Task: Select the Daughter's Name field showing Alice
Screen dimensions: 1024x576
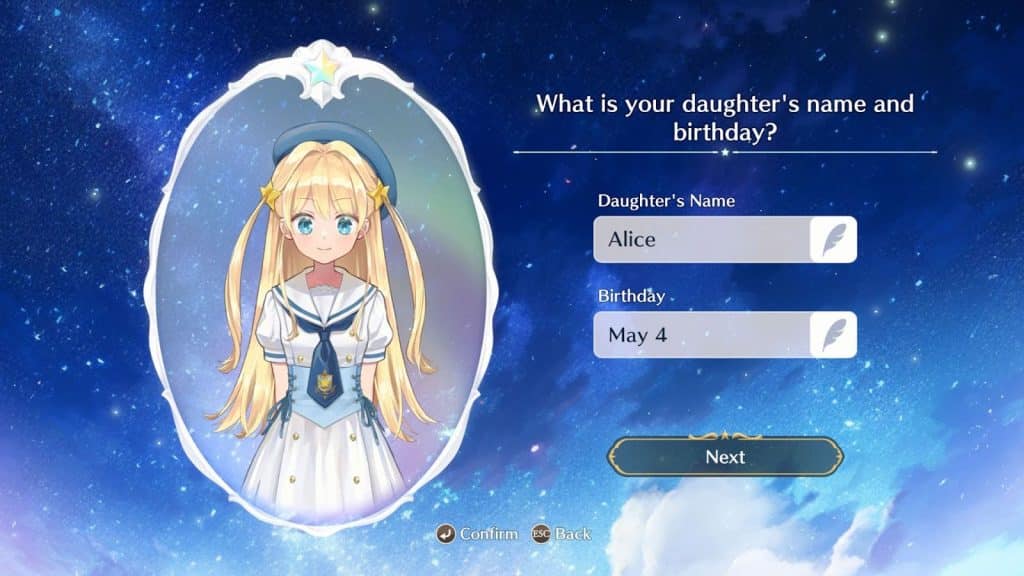Action: (x=701, y=240)
